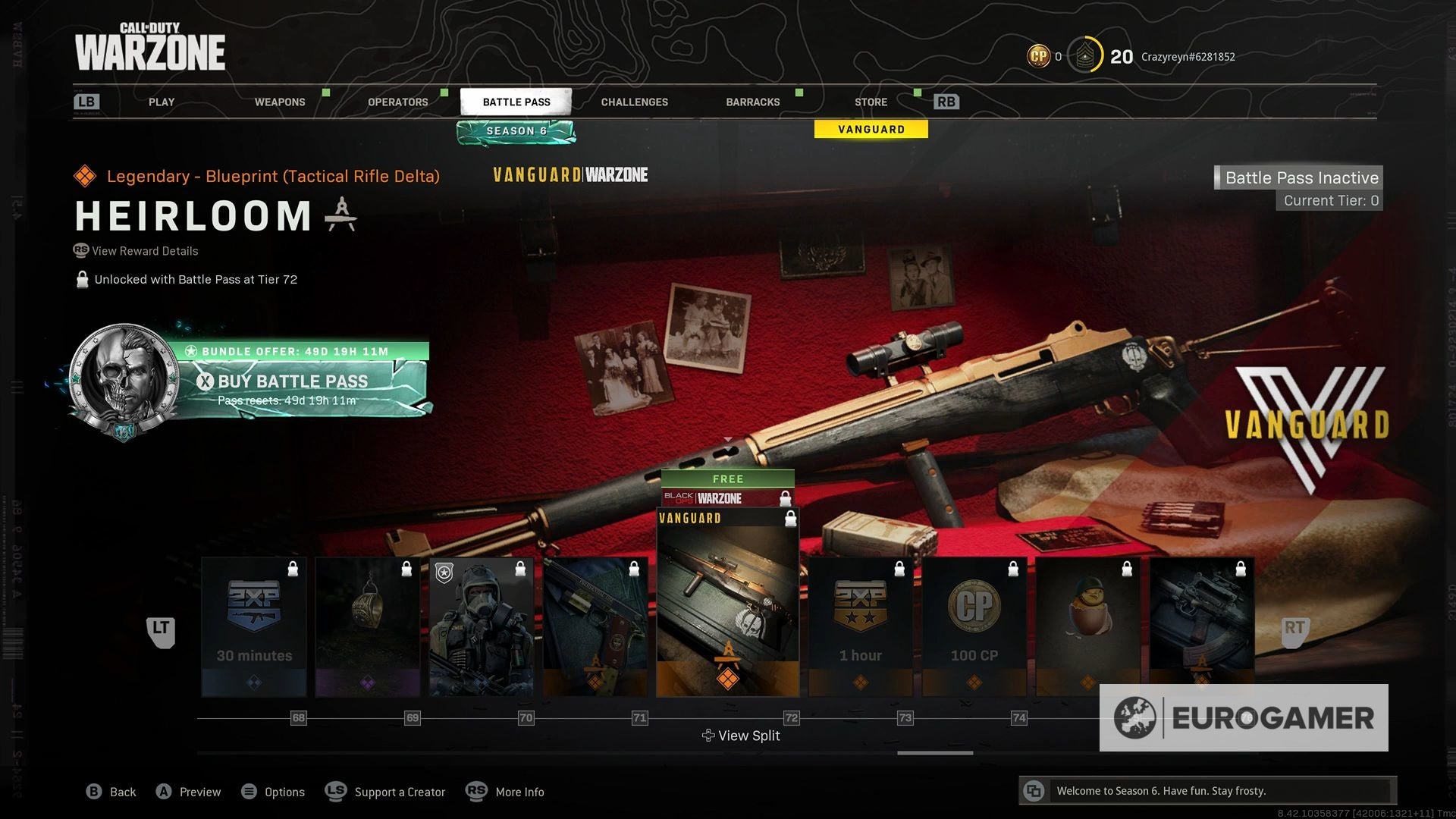Screen dimensions: 1456x819
Task: Open the Season 6 welcome message box
Action: (1207, 791)
